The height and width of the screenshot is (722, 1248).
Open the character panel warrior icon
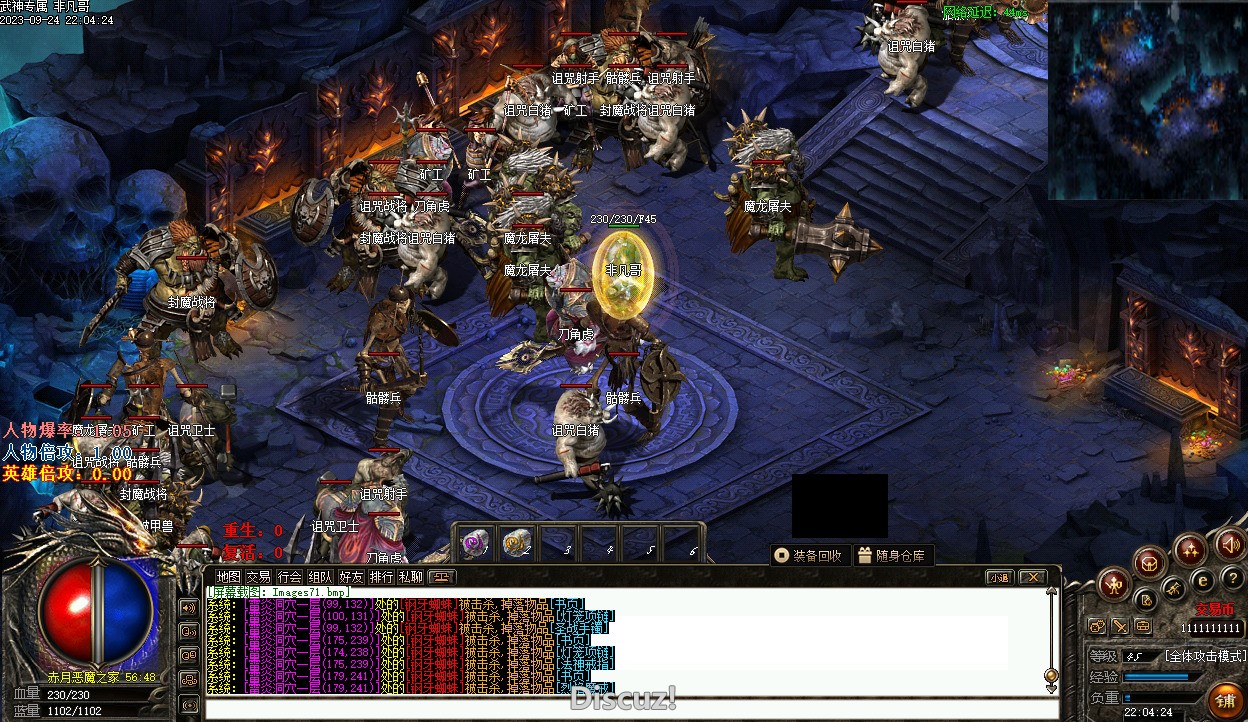click(1113, 583)
